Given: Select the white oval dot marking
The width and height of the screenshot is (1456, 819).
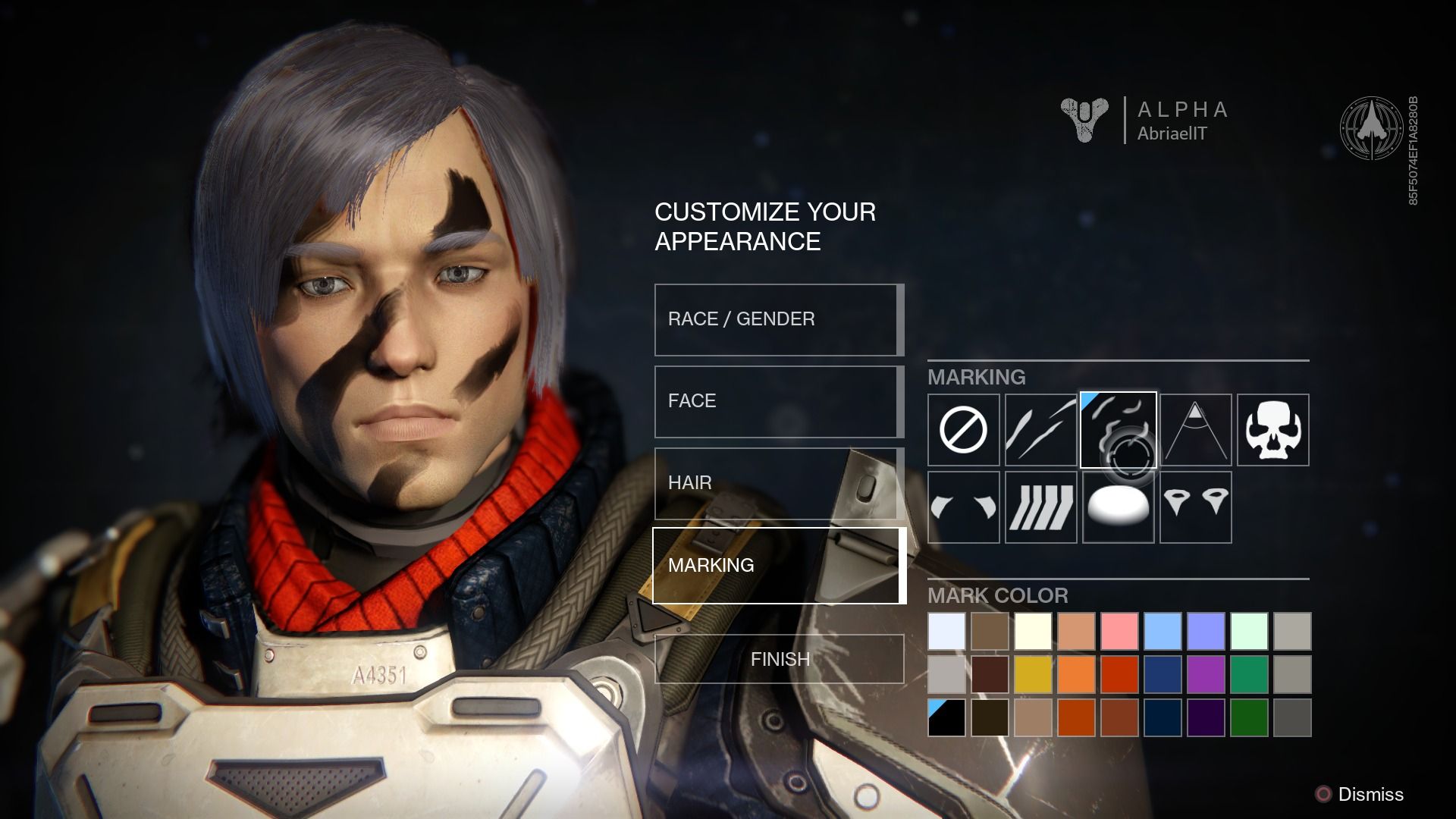Looking at the screenshot, I should pos(1118,506).
